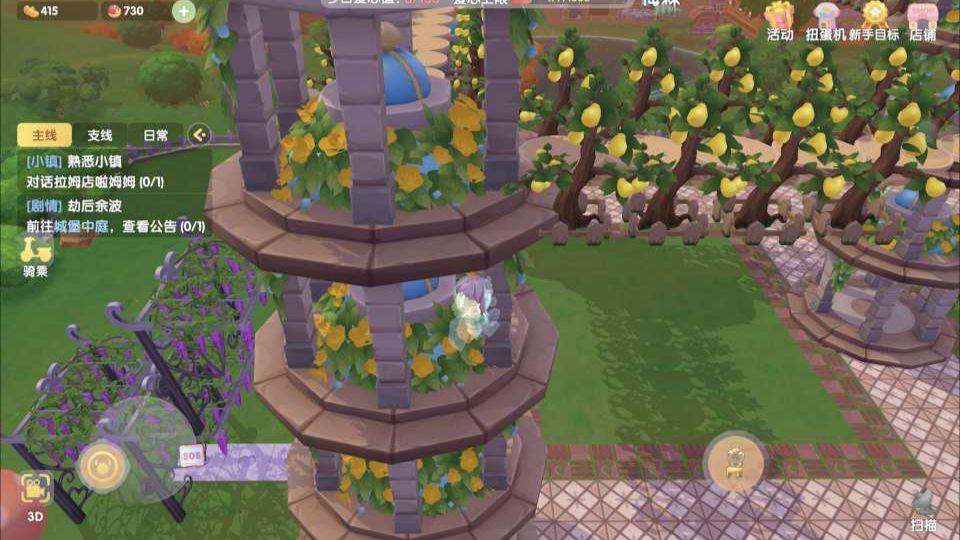
Task: Open the 店铺 shop
Action: coord(926,20)
